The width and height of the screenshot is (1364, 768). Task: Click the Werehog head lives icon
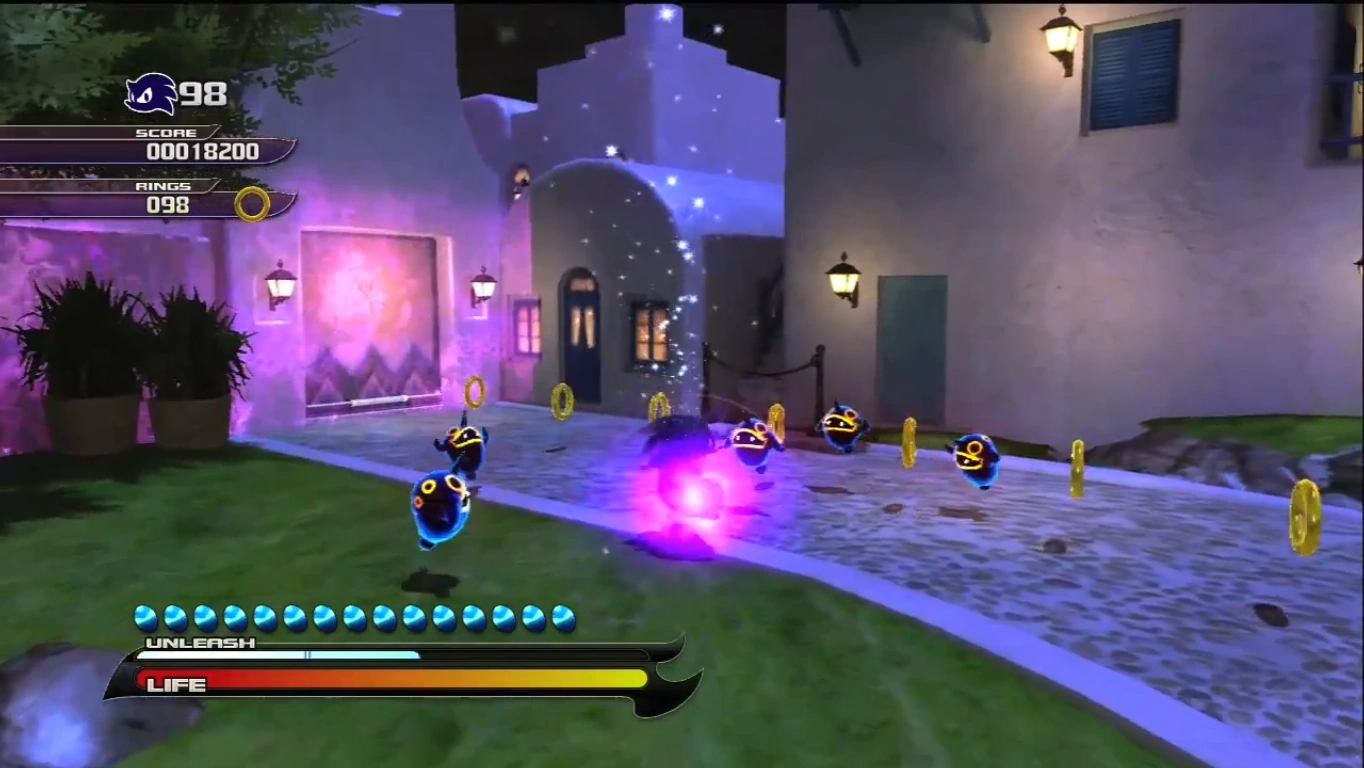(151, 94)
